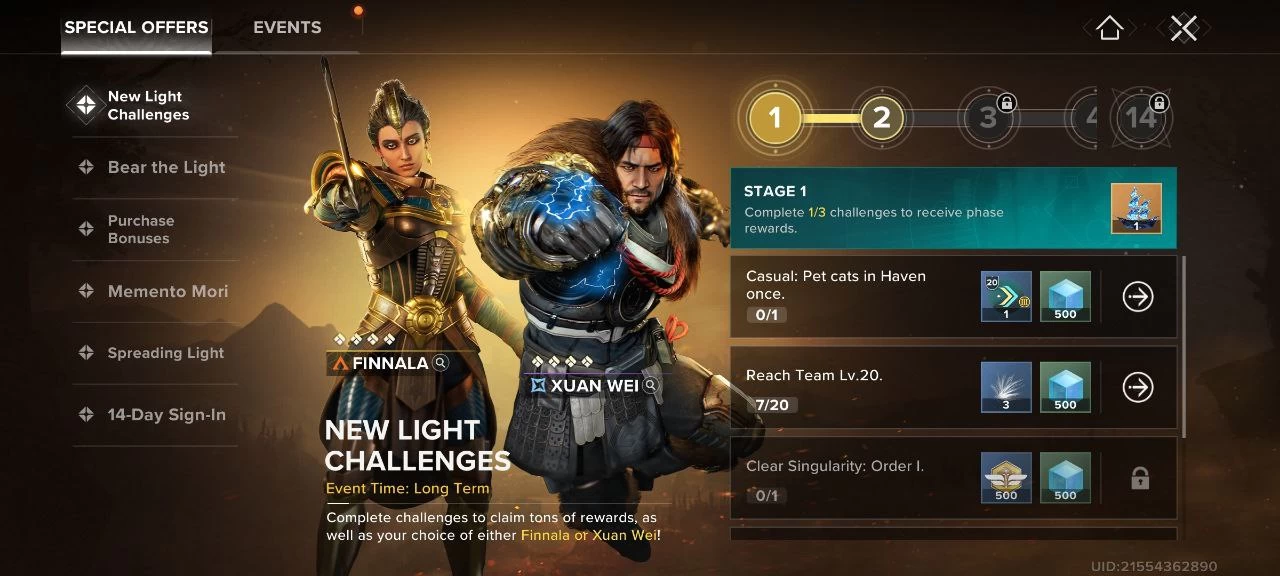
Task: Select stage 1 circle
Action: pos(775,118)
